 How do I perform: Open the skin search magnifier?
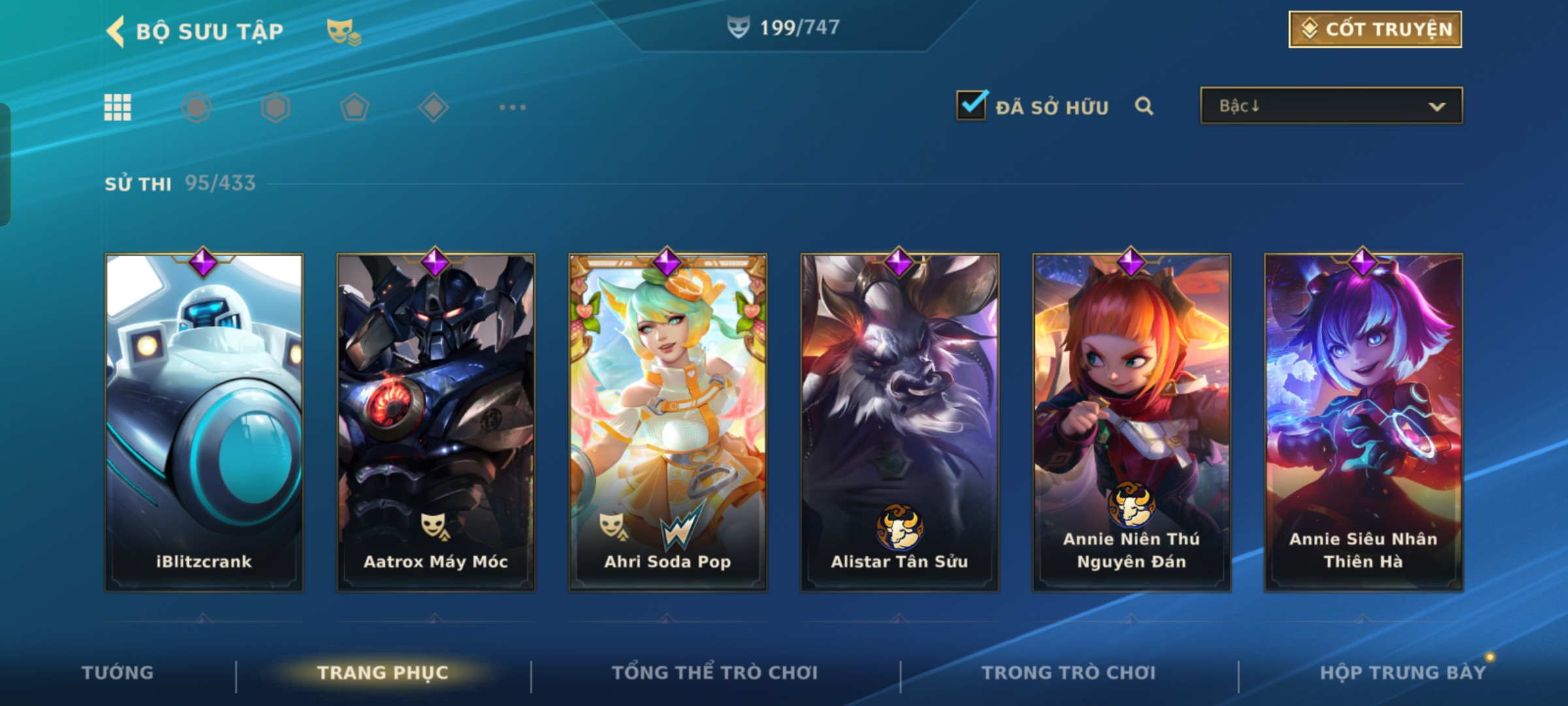point(1144,106)
